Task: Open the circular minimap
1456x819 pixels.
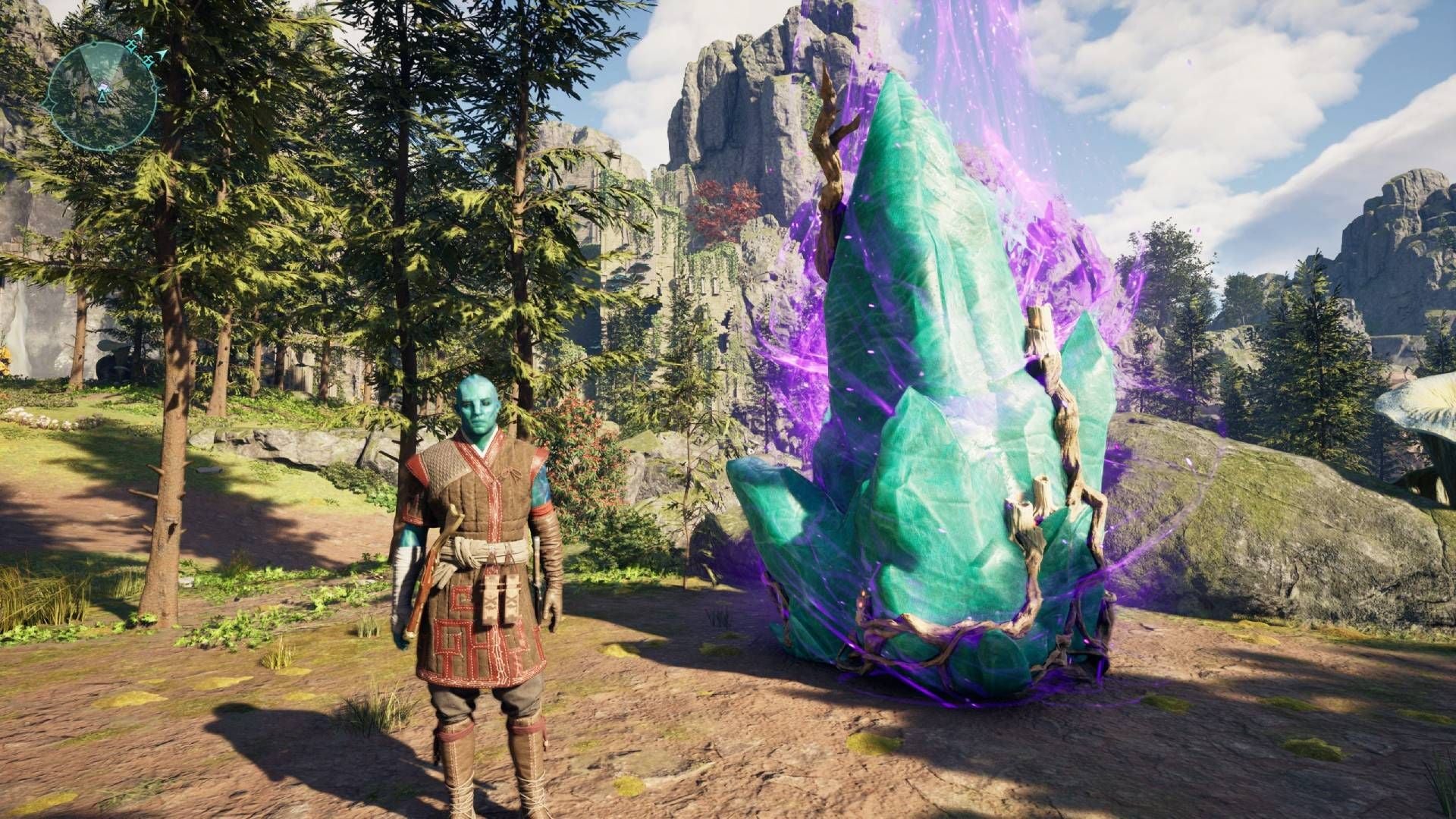Action: coord(101,96)
